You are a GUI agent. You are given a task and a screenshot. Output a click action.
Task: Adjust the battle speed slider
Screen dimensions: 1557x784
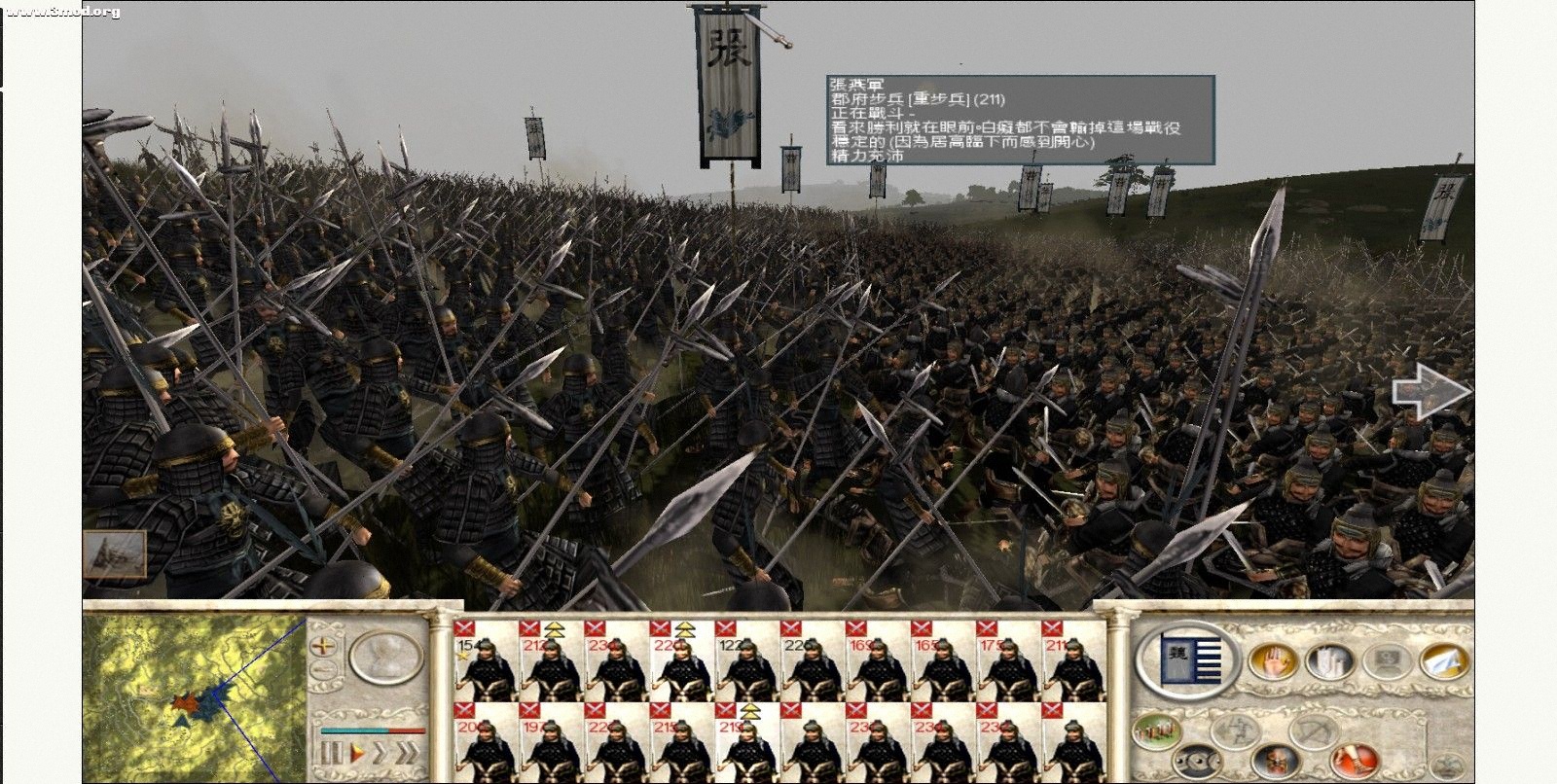click(x=373, y=731)
